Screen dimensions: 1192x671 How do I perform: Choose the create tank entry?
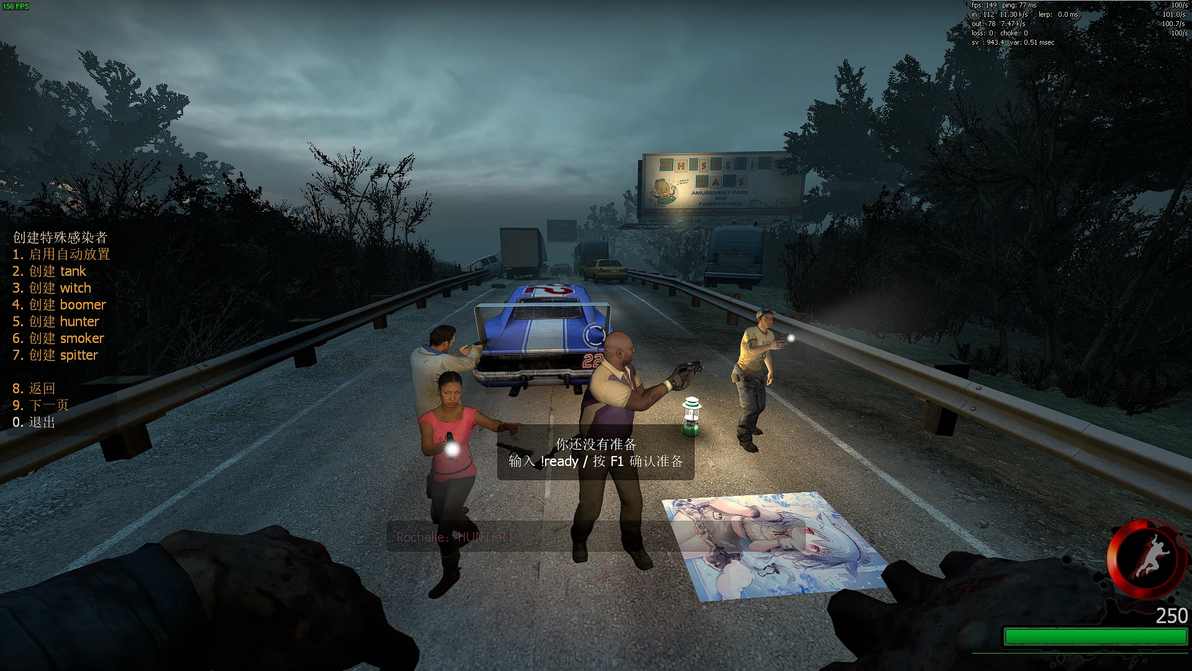50,271
